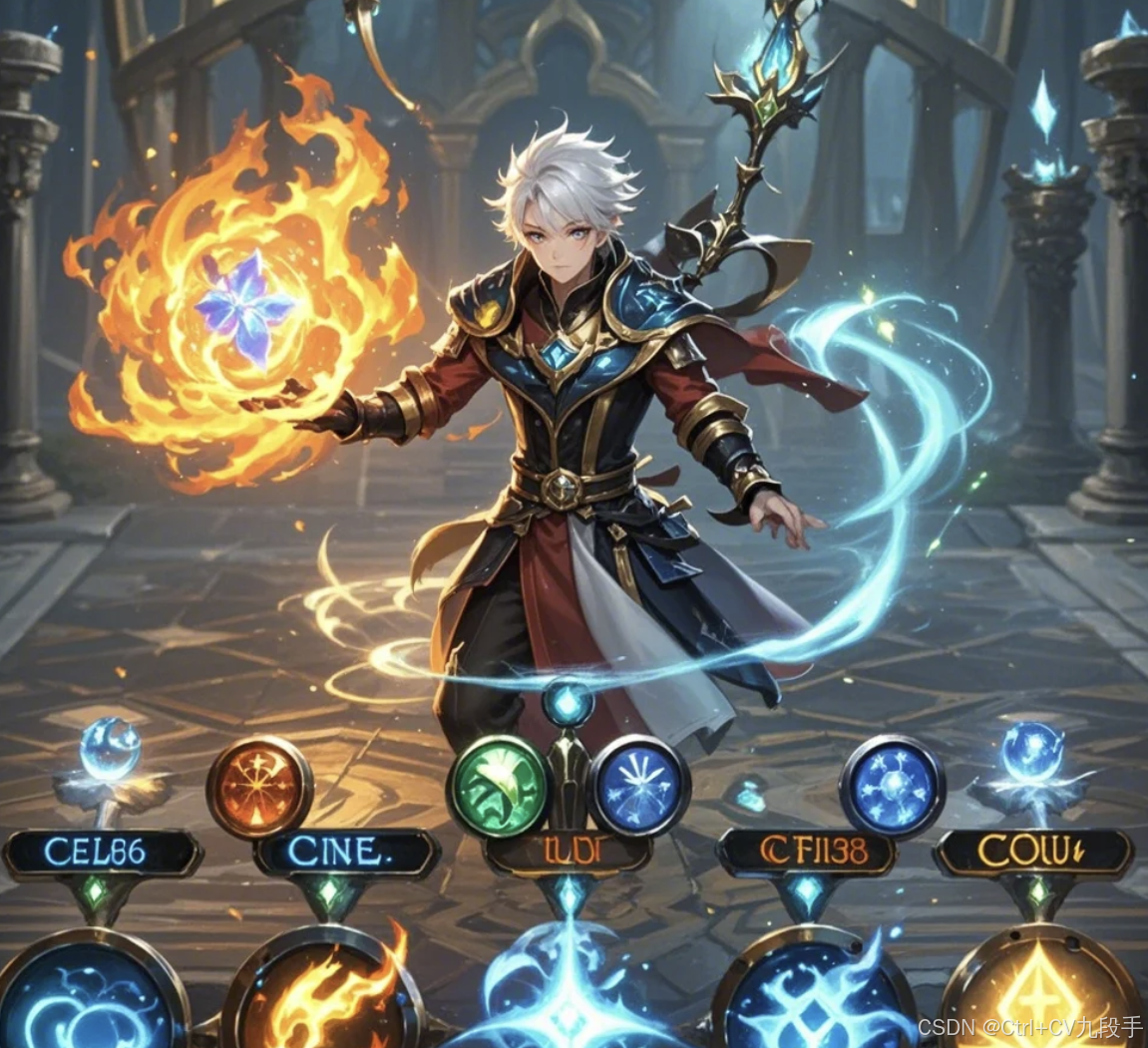Image resolution: width=1148 pixels, height=1048 pixels.
Task: Activate the flame skill medallion
Action: [322, 992]
